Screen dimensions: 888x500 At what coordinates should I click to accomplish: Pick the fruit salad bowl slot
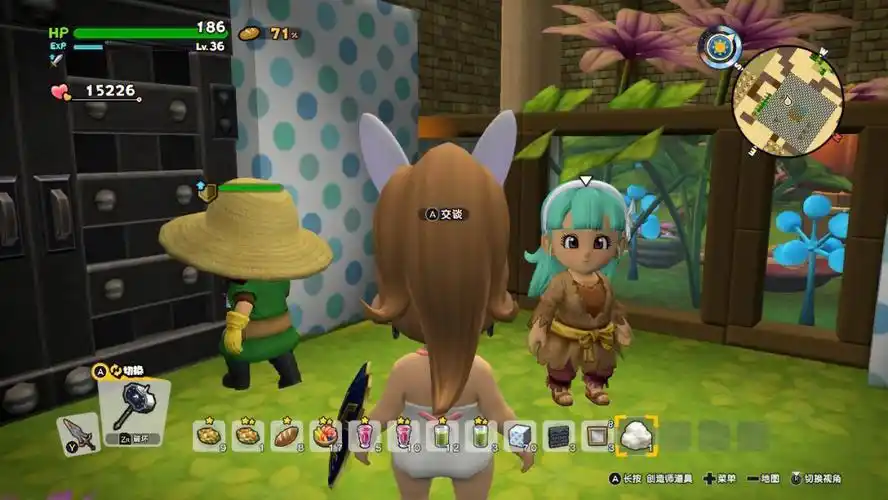click(324, 434)
